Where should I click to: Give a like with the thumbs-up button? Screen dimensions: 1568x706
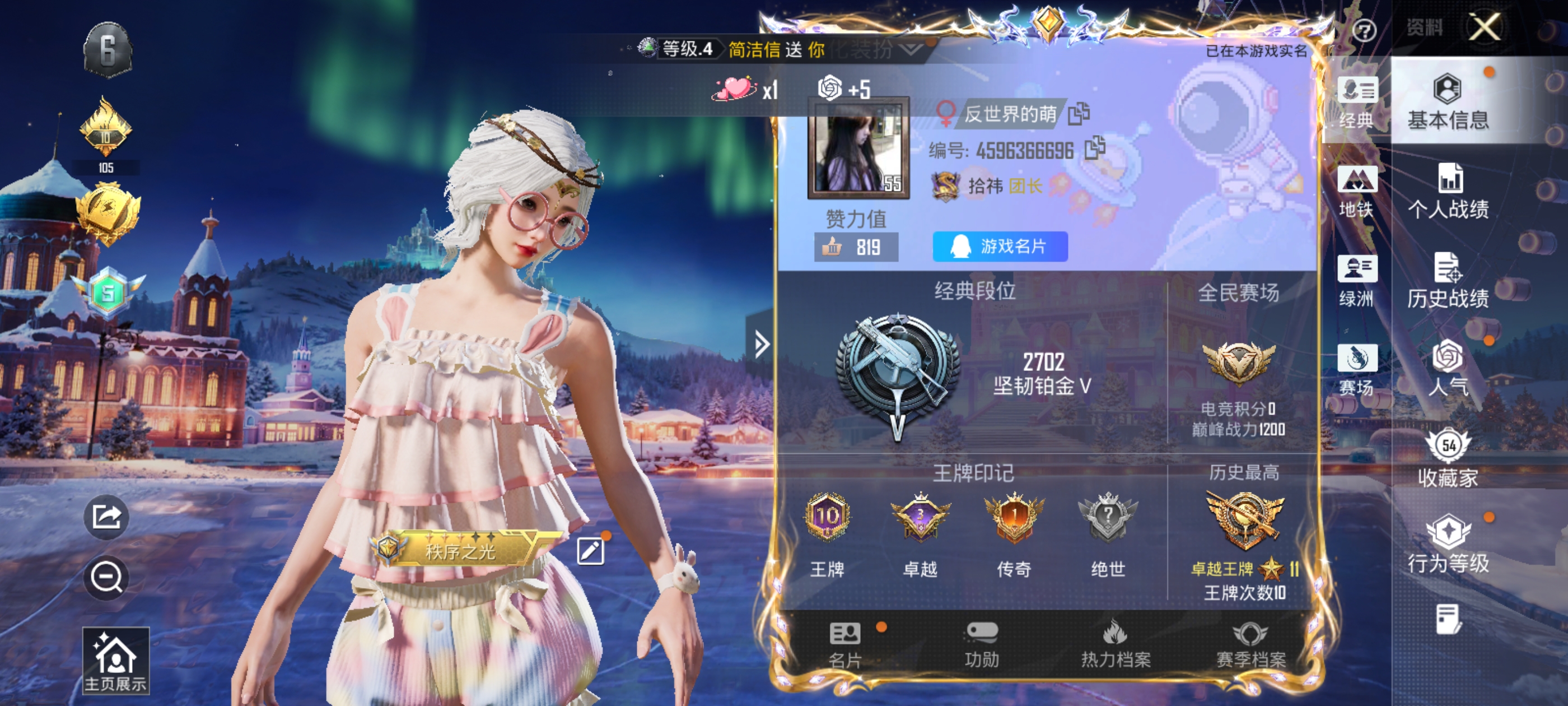pos(832,247)
